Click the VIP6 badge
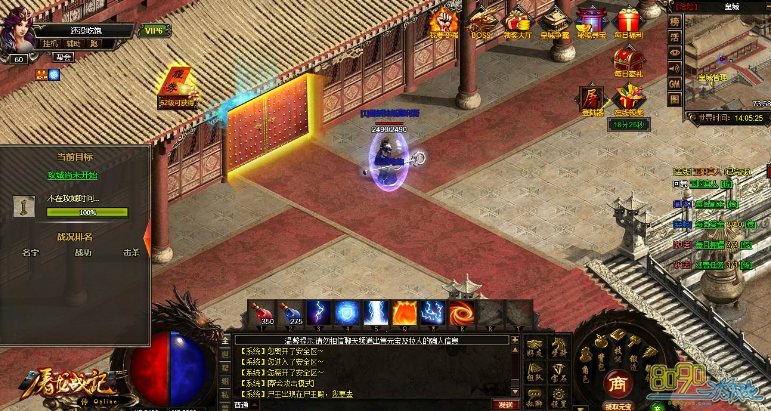 click(x=154, y=31)
